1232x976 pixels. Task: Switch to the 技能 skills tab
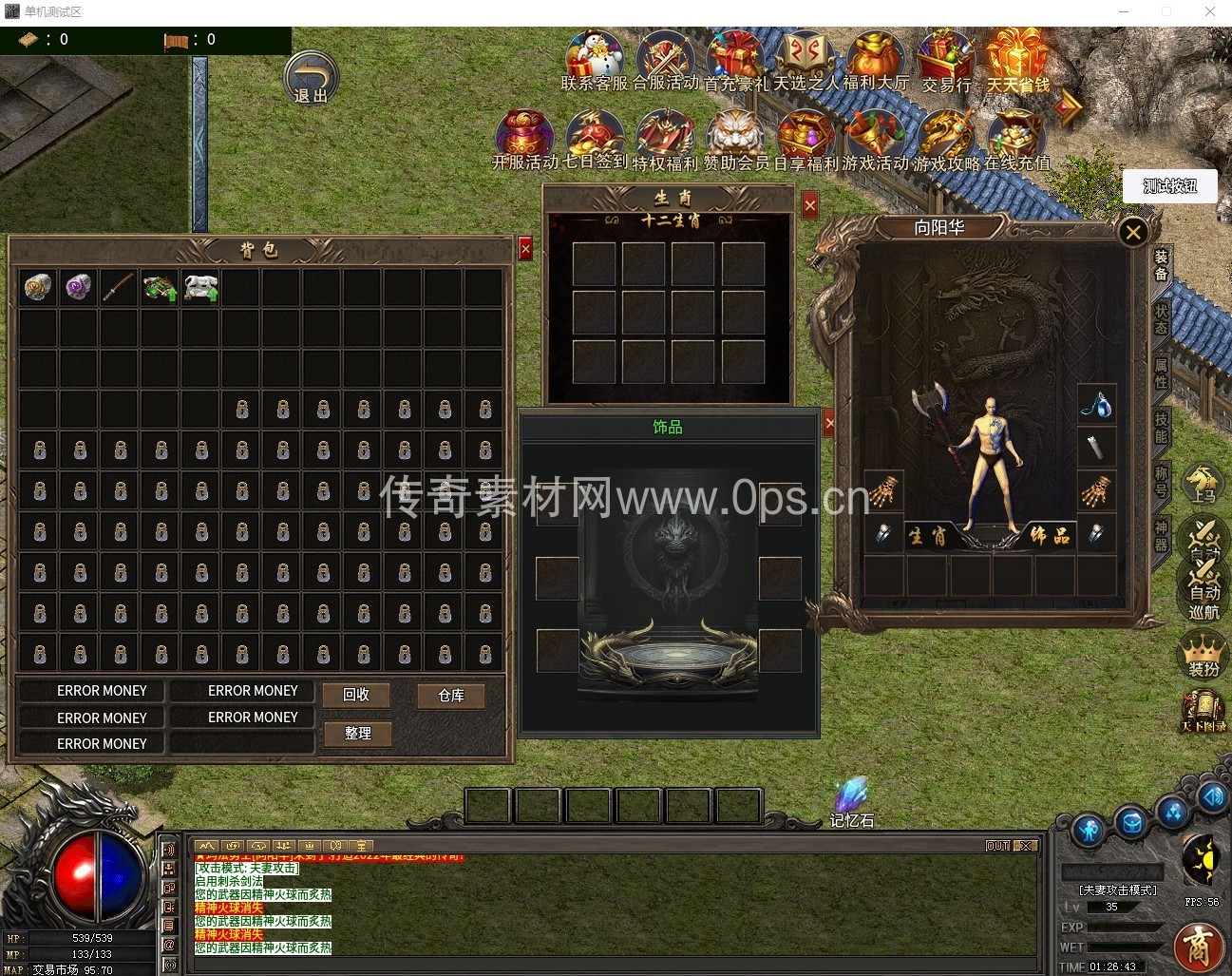pyautogui.click(x=1161, y=428)
